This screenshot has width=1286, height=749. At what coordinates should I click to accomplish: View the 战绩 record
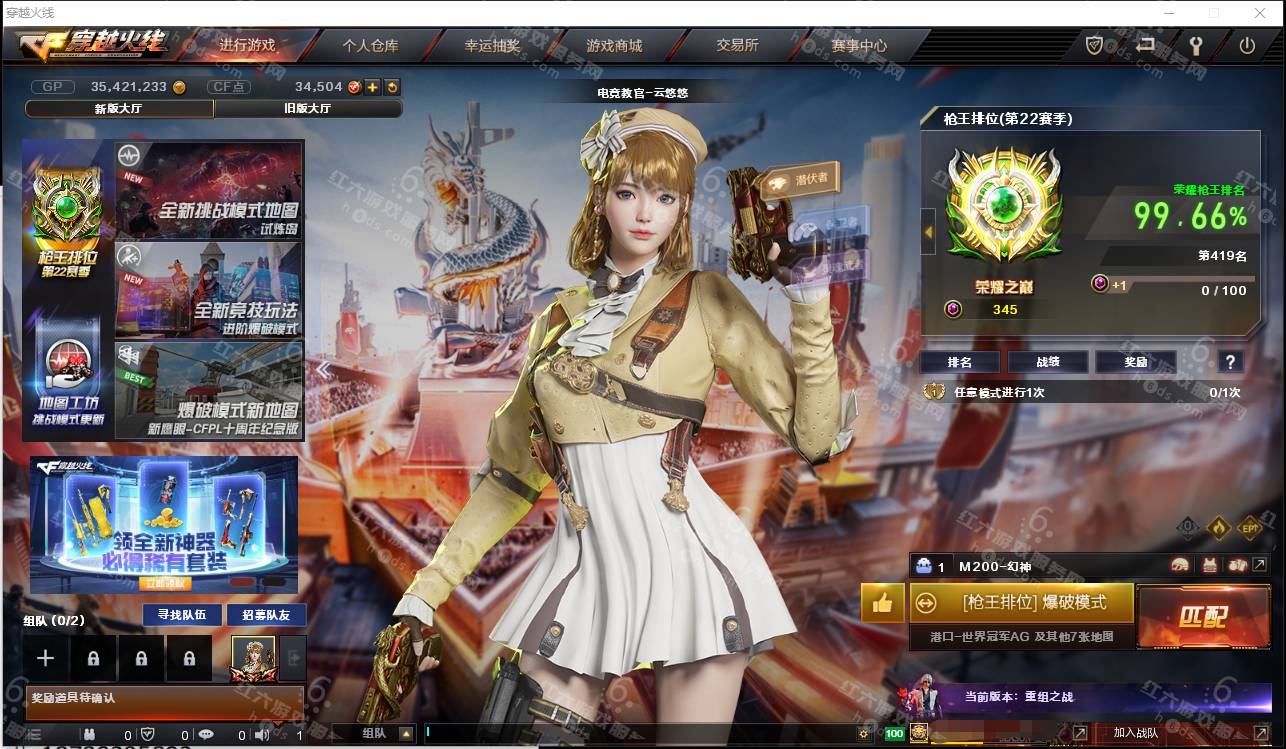pyautogui.click(x=1047, y=362)
